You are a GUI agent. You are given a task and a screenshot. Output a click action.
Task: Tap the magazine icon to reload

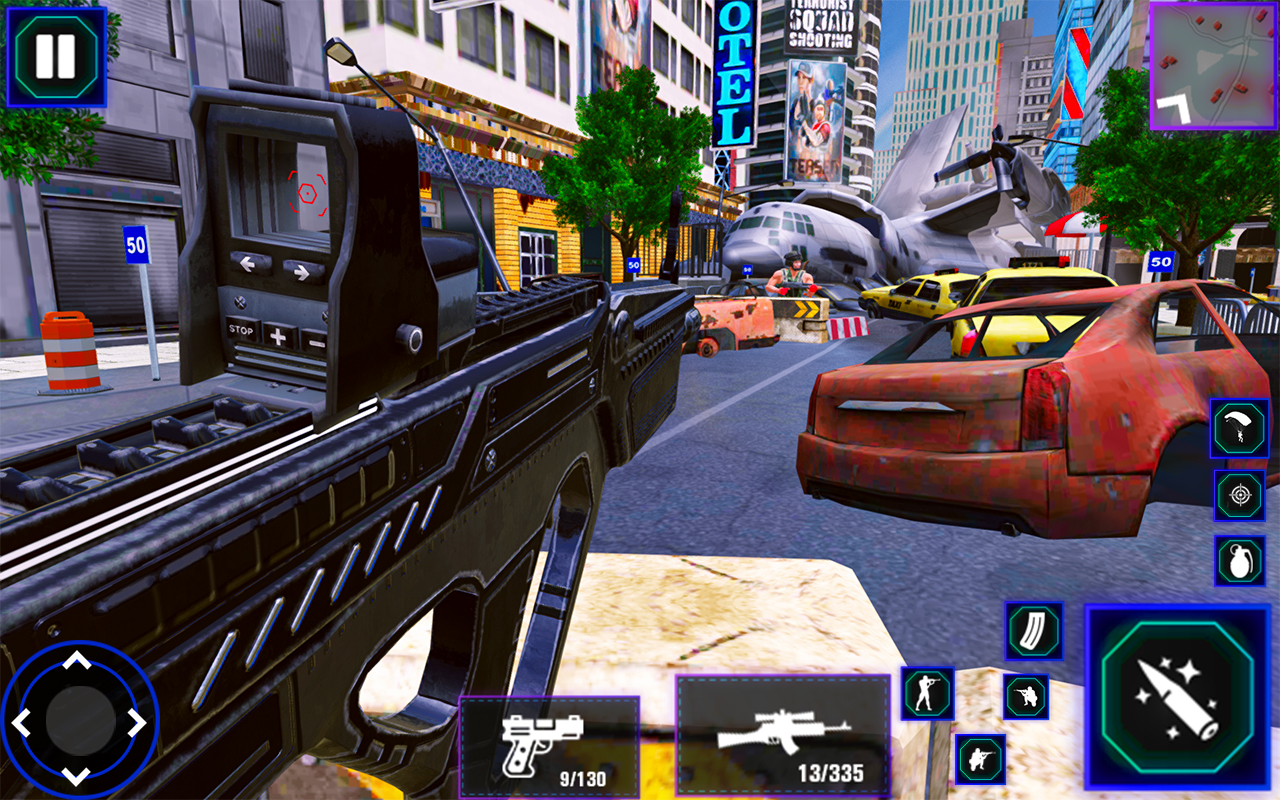(x=1033, y=630)
